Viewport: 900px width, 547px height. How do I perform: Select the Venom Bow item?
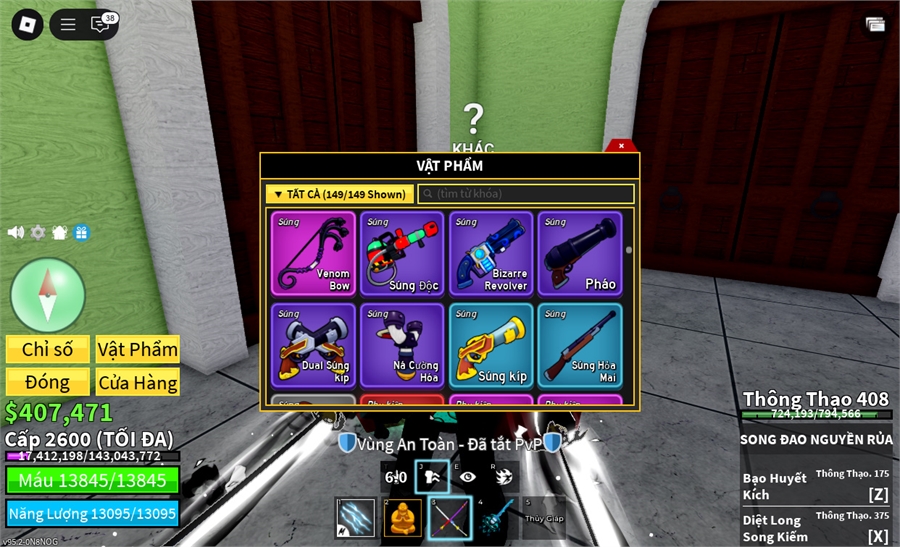click(314, 253)
